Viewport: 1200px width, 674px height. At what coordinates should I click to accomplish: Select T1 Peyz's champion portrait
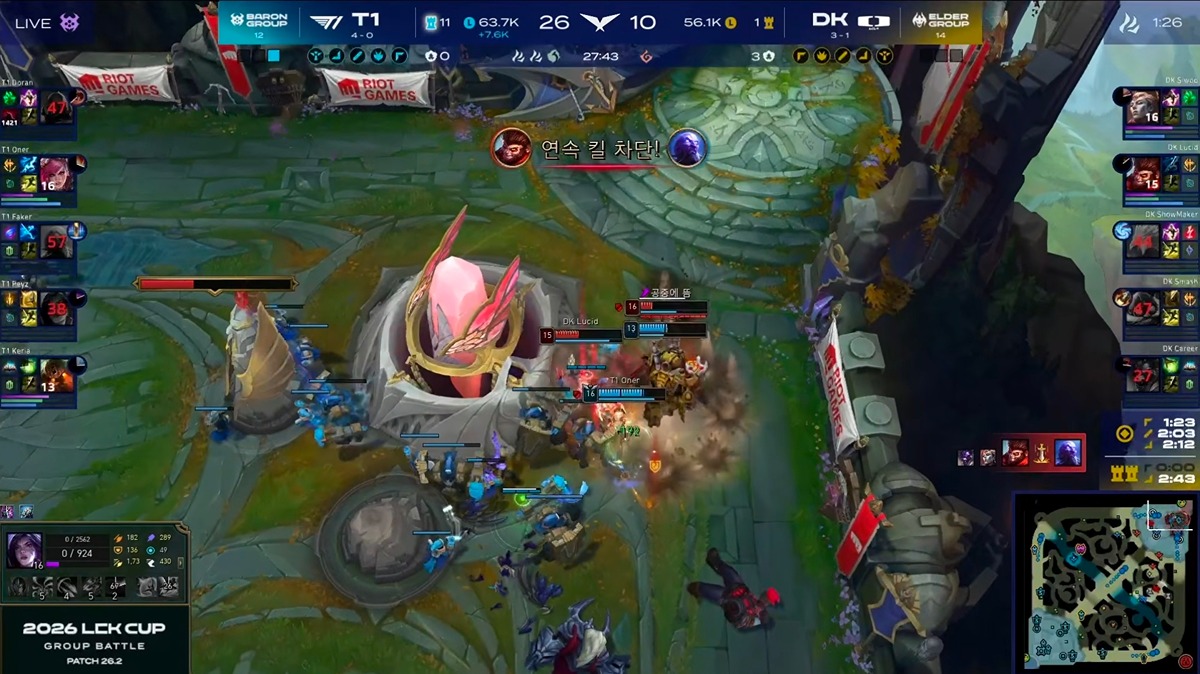[56, 309]
